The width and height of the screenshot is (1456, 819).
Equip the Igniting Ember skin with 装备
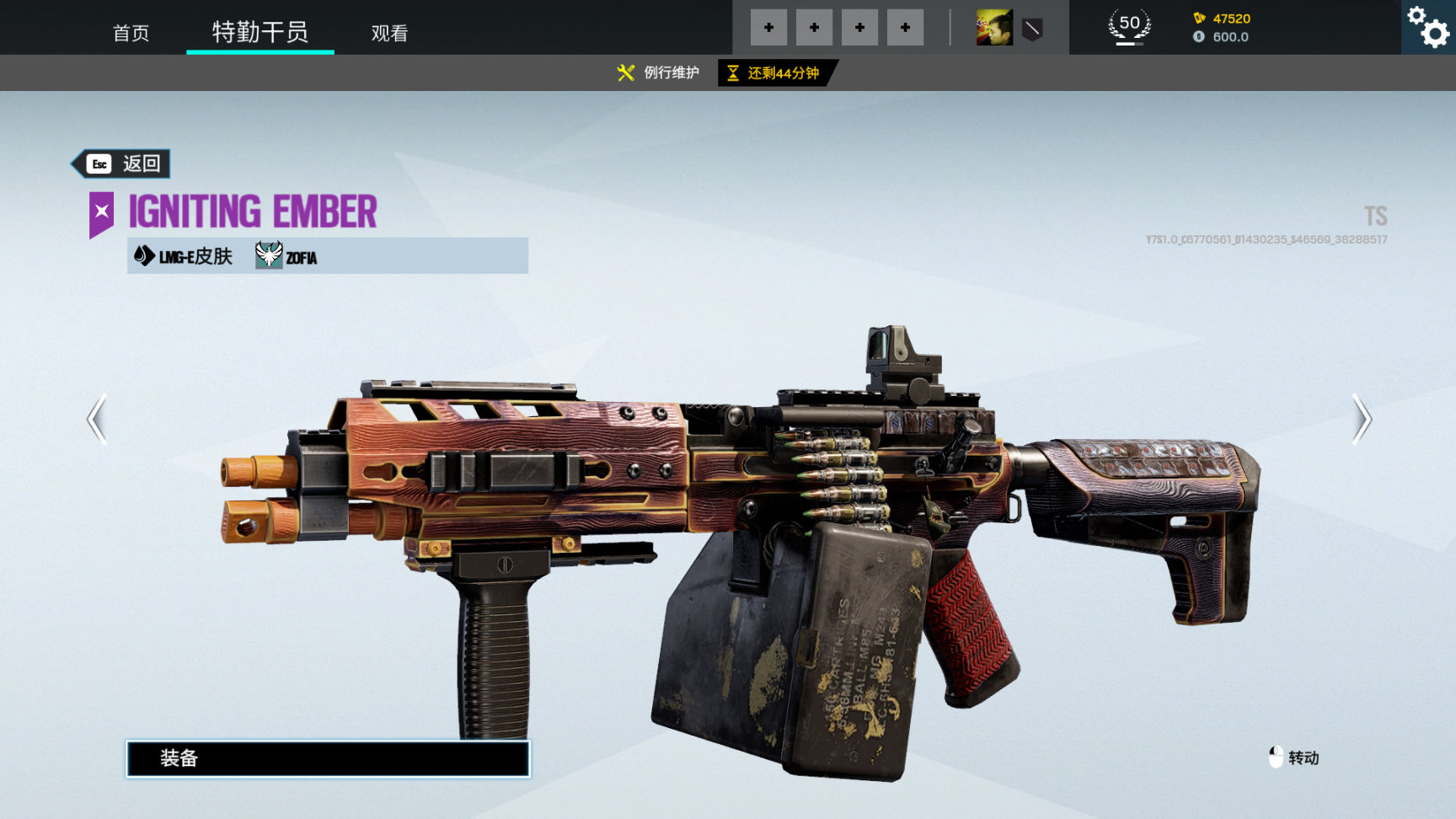[x=328, y=758]
